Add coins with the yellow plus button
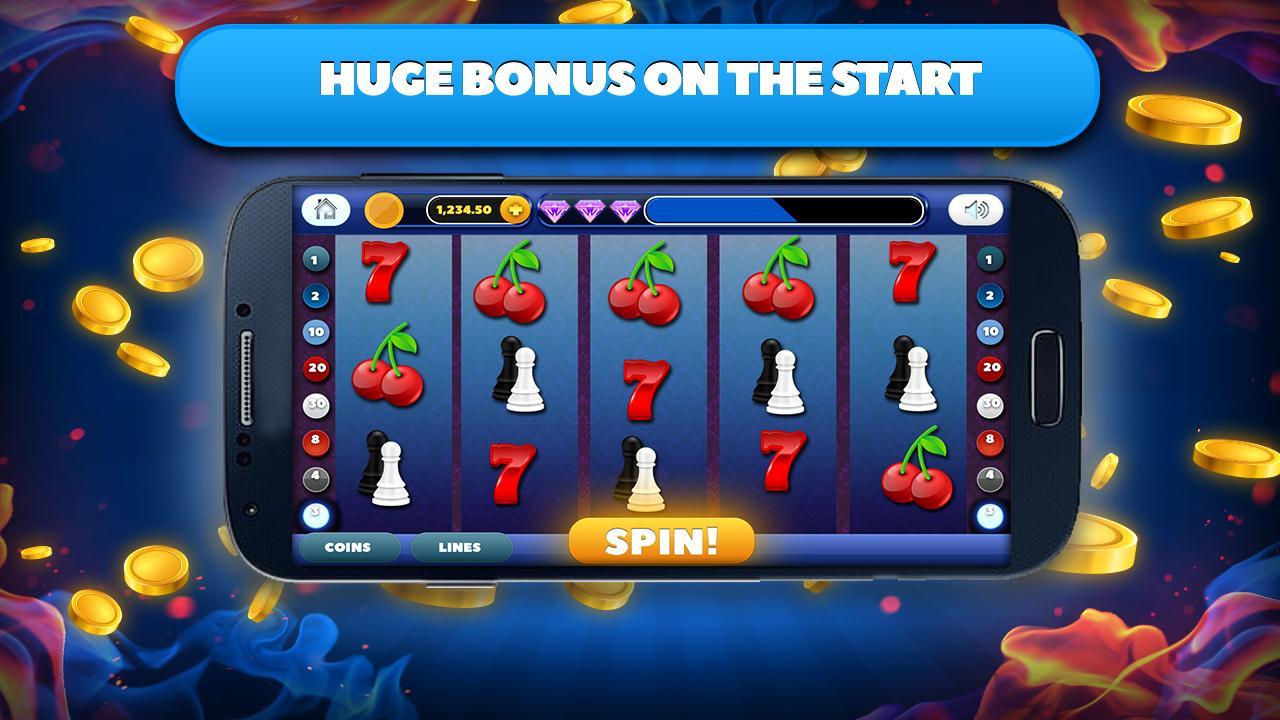 point(515,210)
